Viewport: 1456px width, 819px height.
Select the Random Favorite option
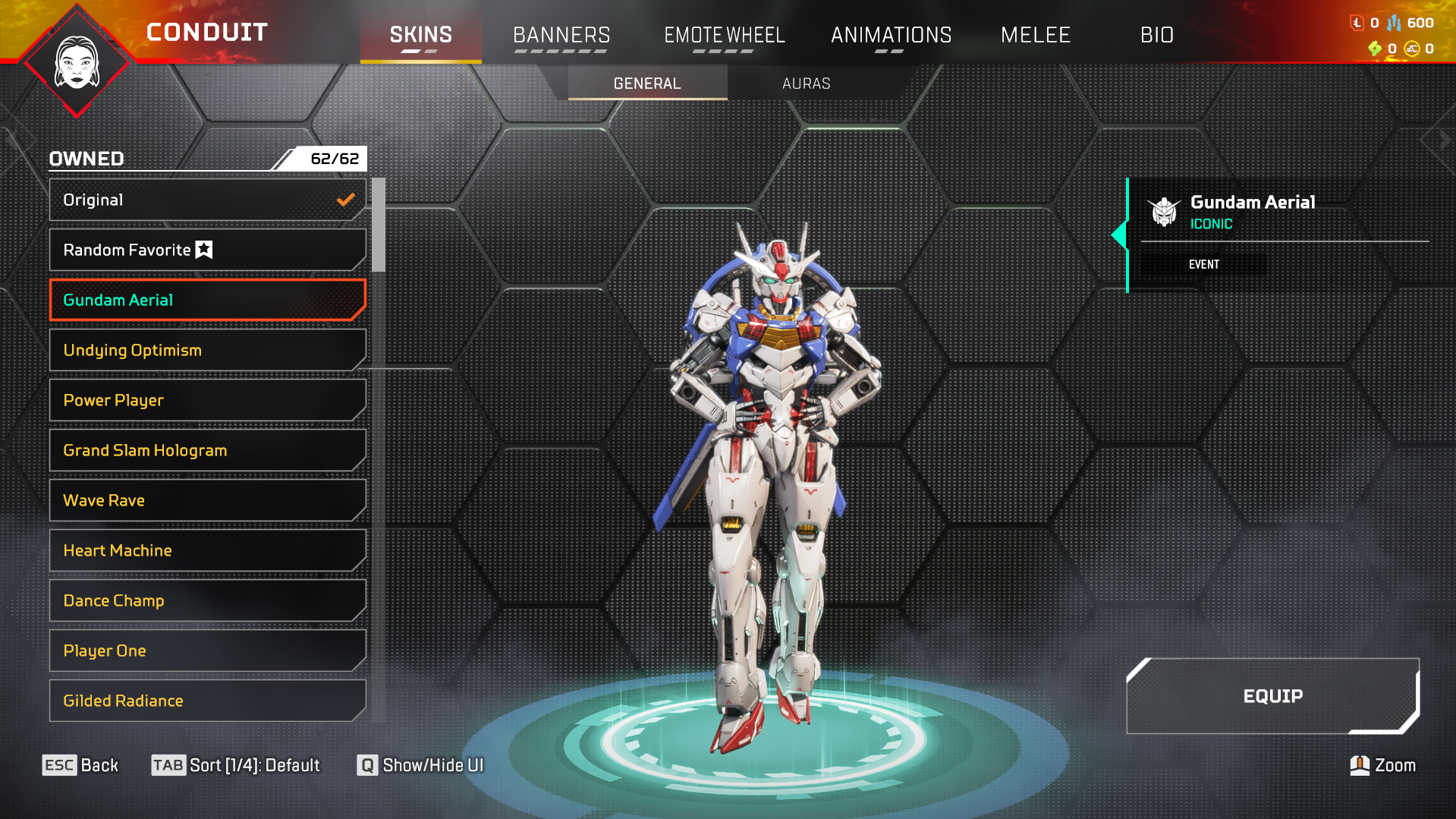coord(206,250)
